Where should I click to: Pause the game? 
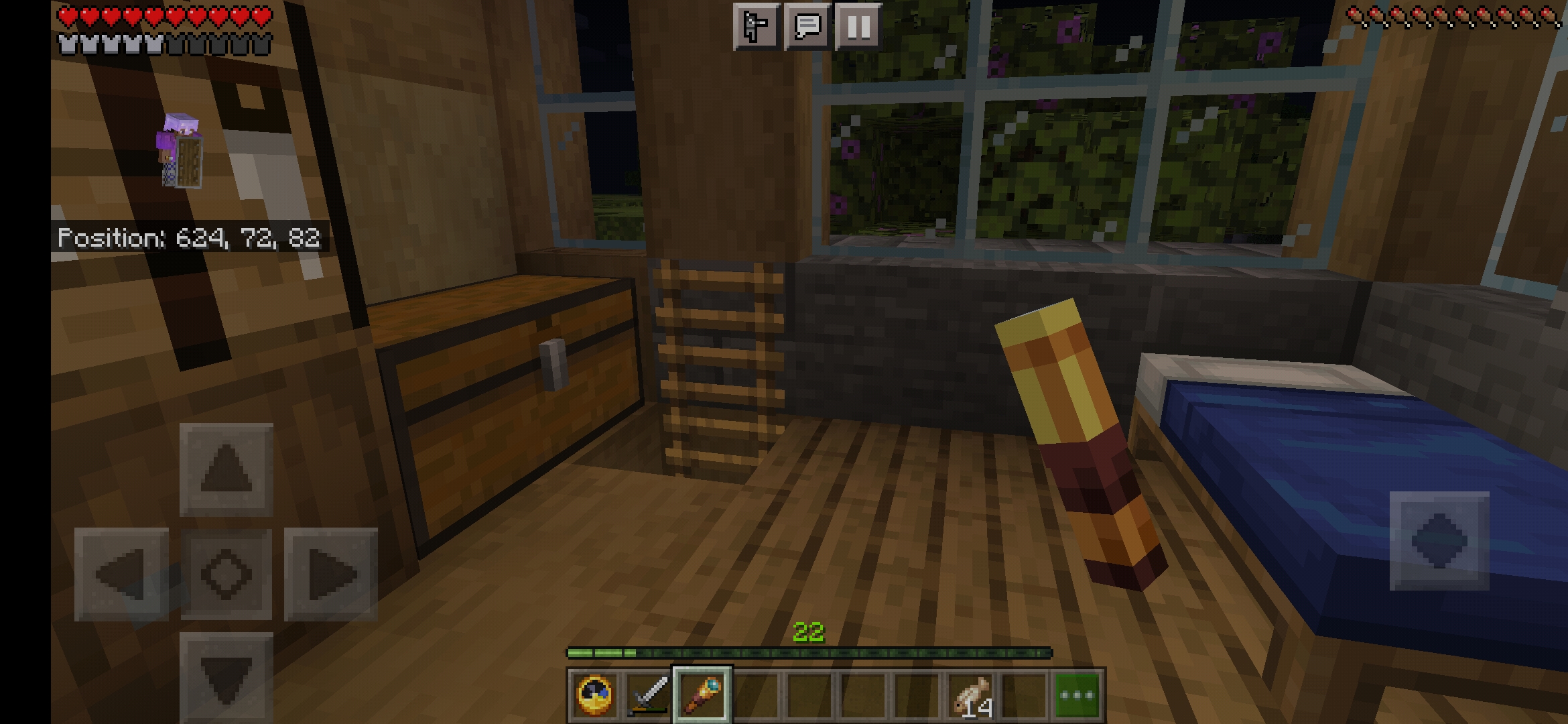click(x=858, y=27)
